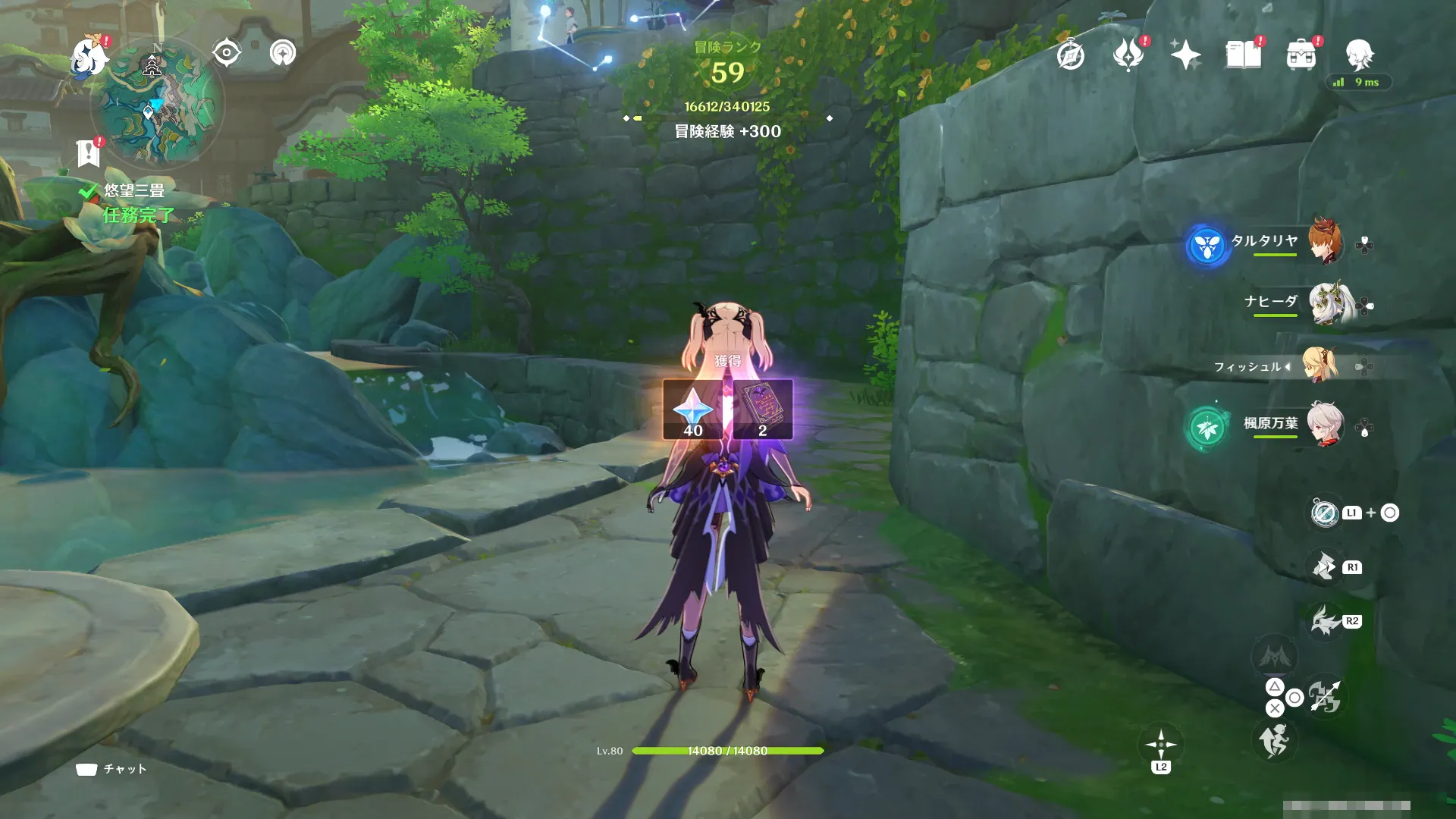
Task: Open the winged battle pass icon
Action: click(x=1128, y=55)
